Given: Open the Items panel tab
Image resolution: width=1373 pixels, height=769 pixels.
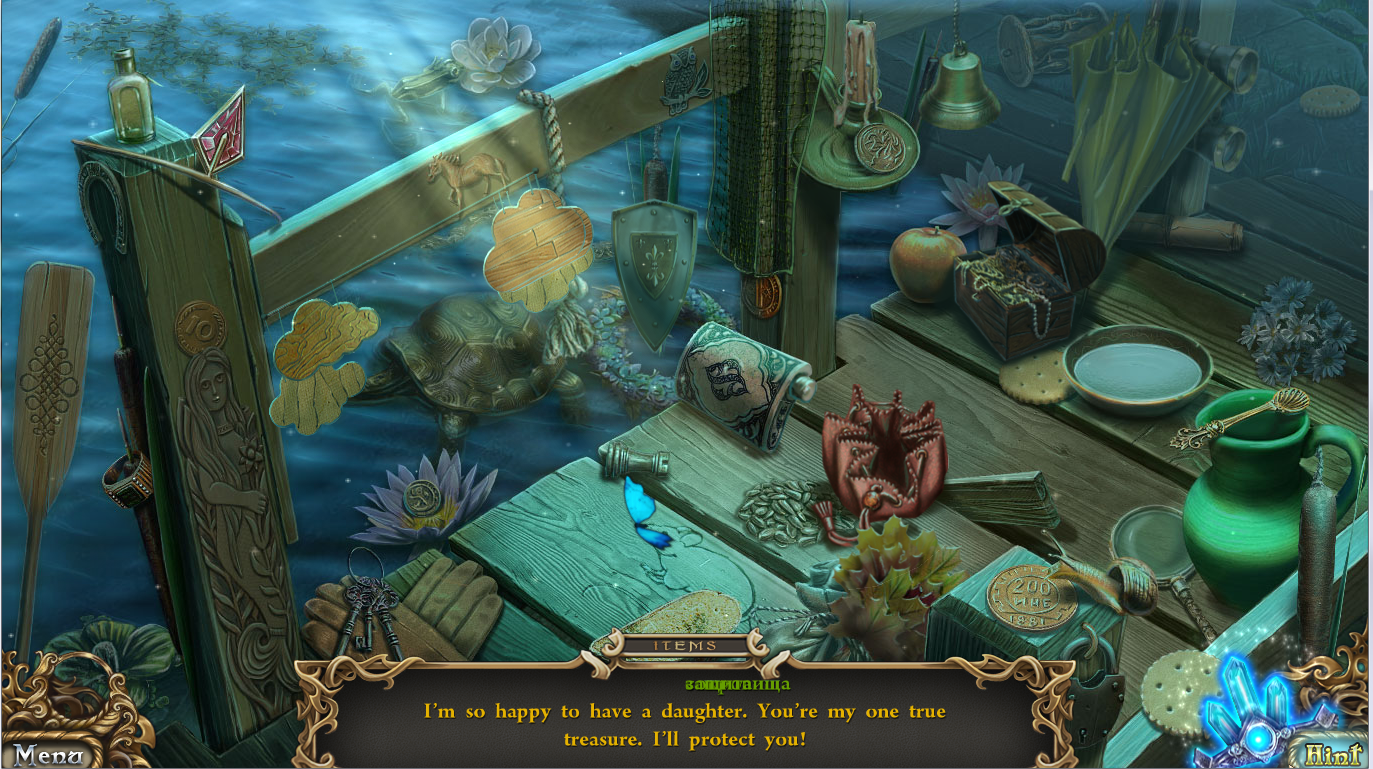Looking at the screenshot, I should tap(685, 646).
